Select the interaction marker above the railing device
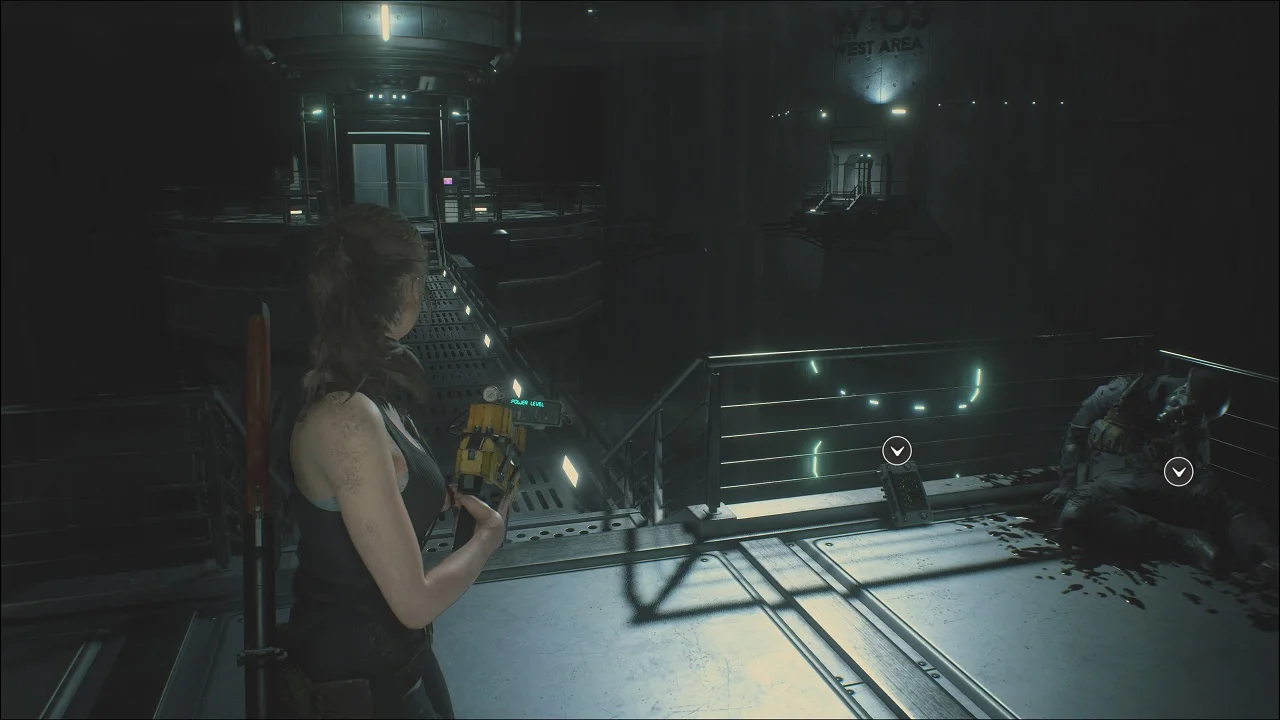The width and height of the screenshot is (1280, 720). 897,452
